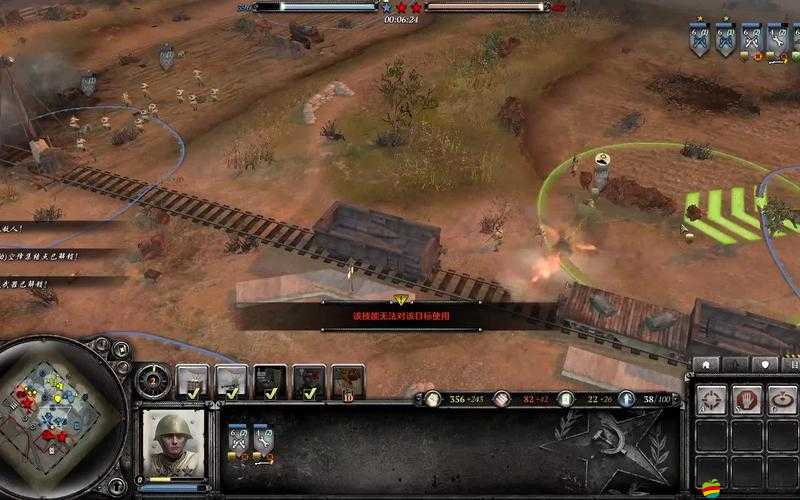Screen dimensions: 800x500
Task: Open the commander dial showing 2 points
Action: pos(153,379)
